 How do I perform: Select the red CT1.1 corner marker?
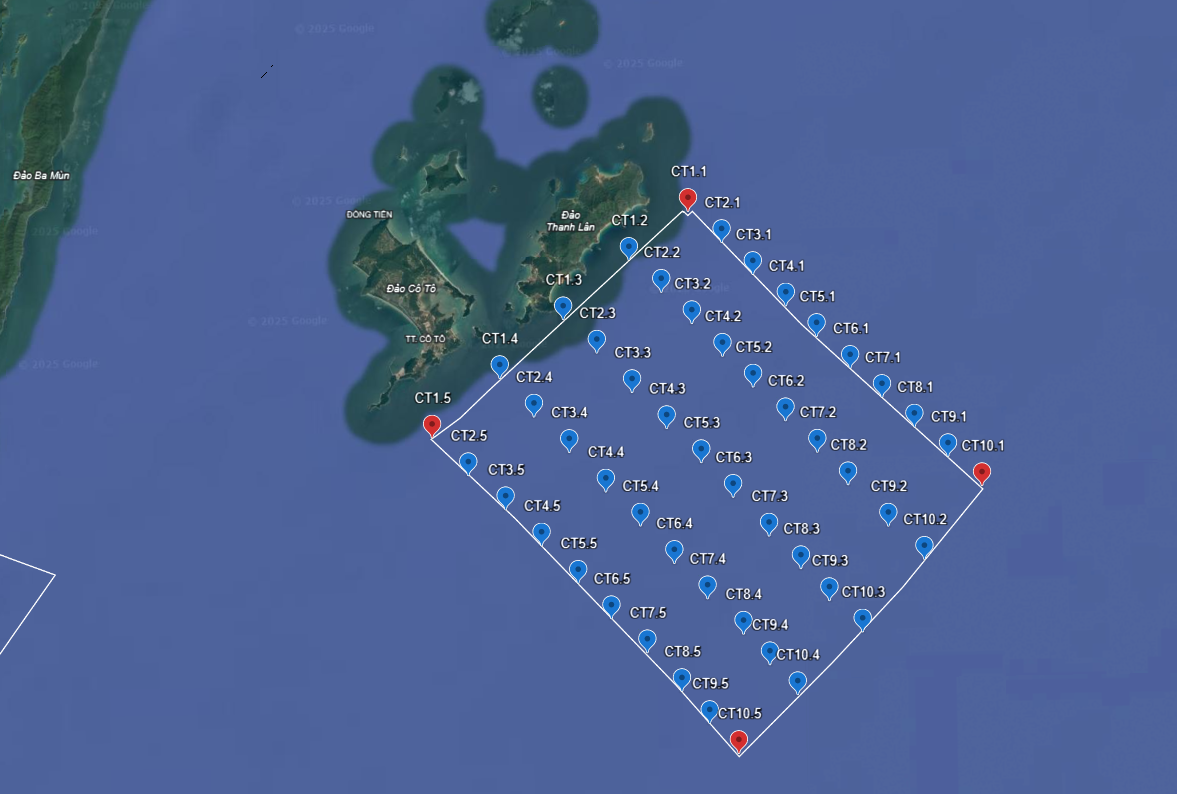point(688,198)
